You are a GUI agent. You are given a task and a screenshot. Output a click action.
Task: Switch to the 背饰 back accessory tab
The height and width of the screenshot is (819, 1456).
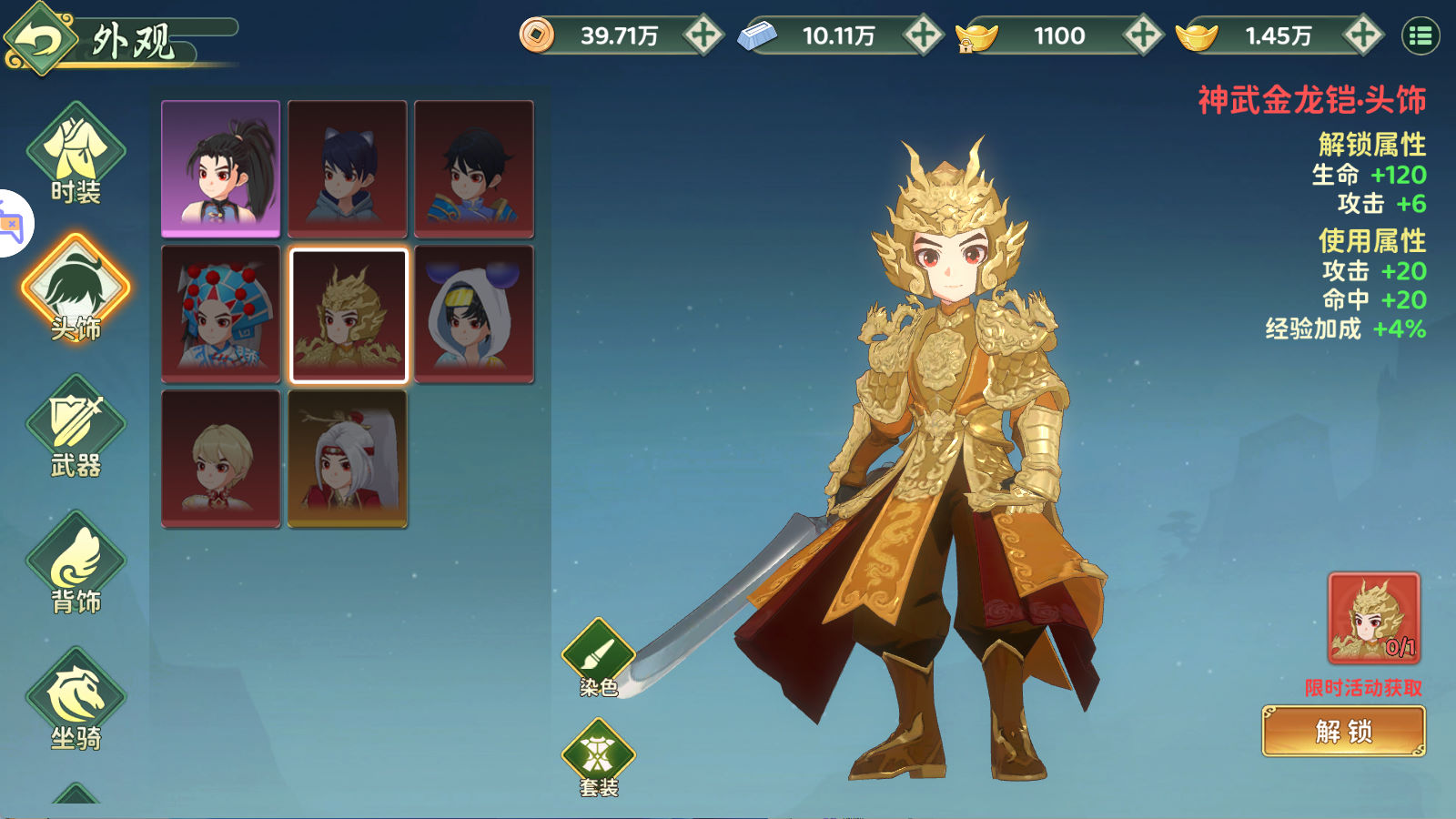click(76, 562)
